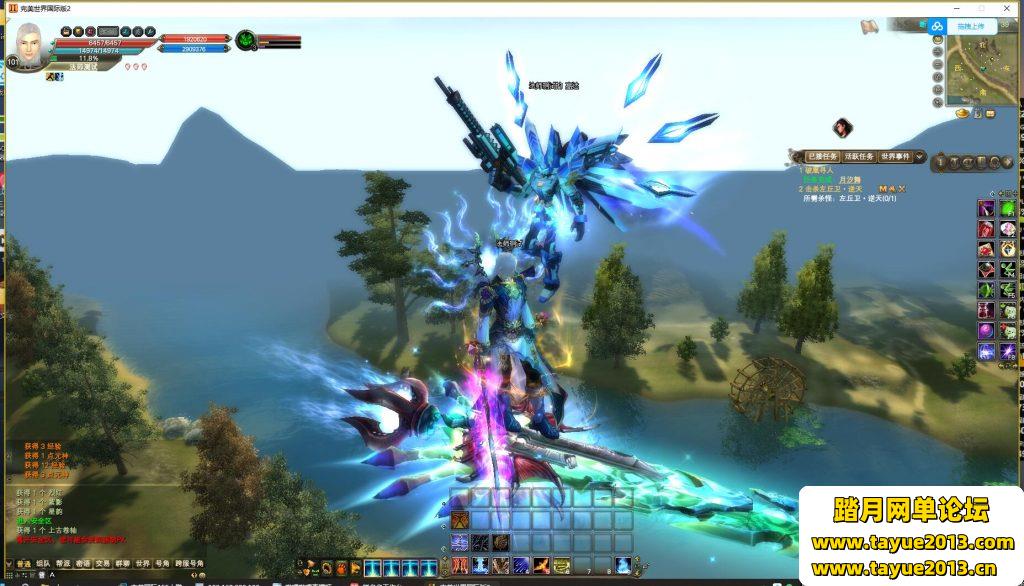Select the 交易 trade chat channel

pyautogui.click(x=102, y=563)
